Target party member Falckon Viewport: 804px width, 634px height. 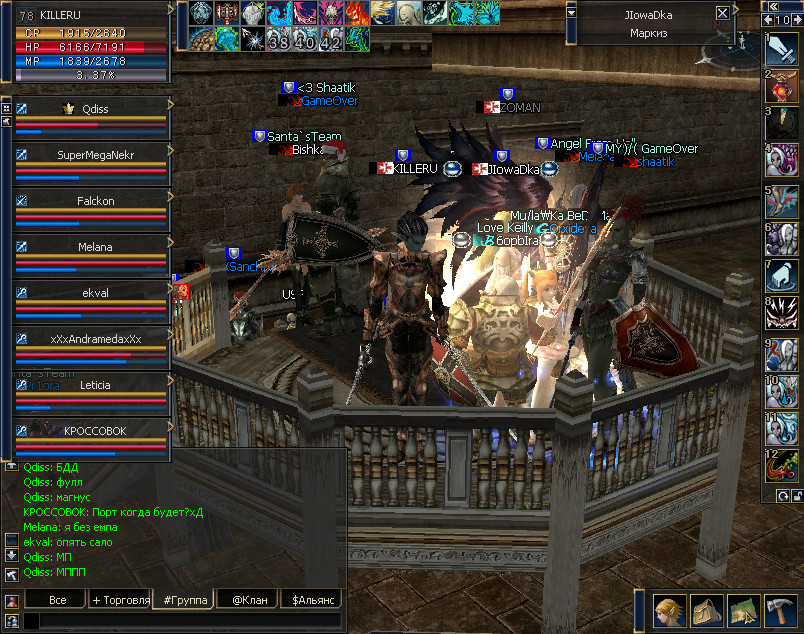click(95, 201)
